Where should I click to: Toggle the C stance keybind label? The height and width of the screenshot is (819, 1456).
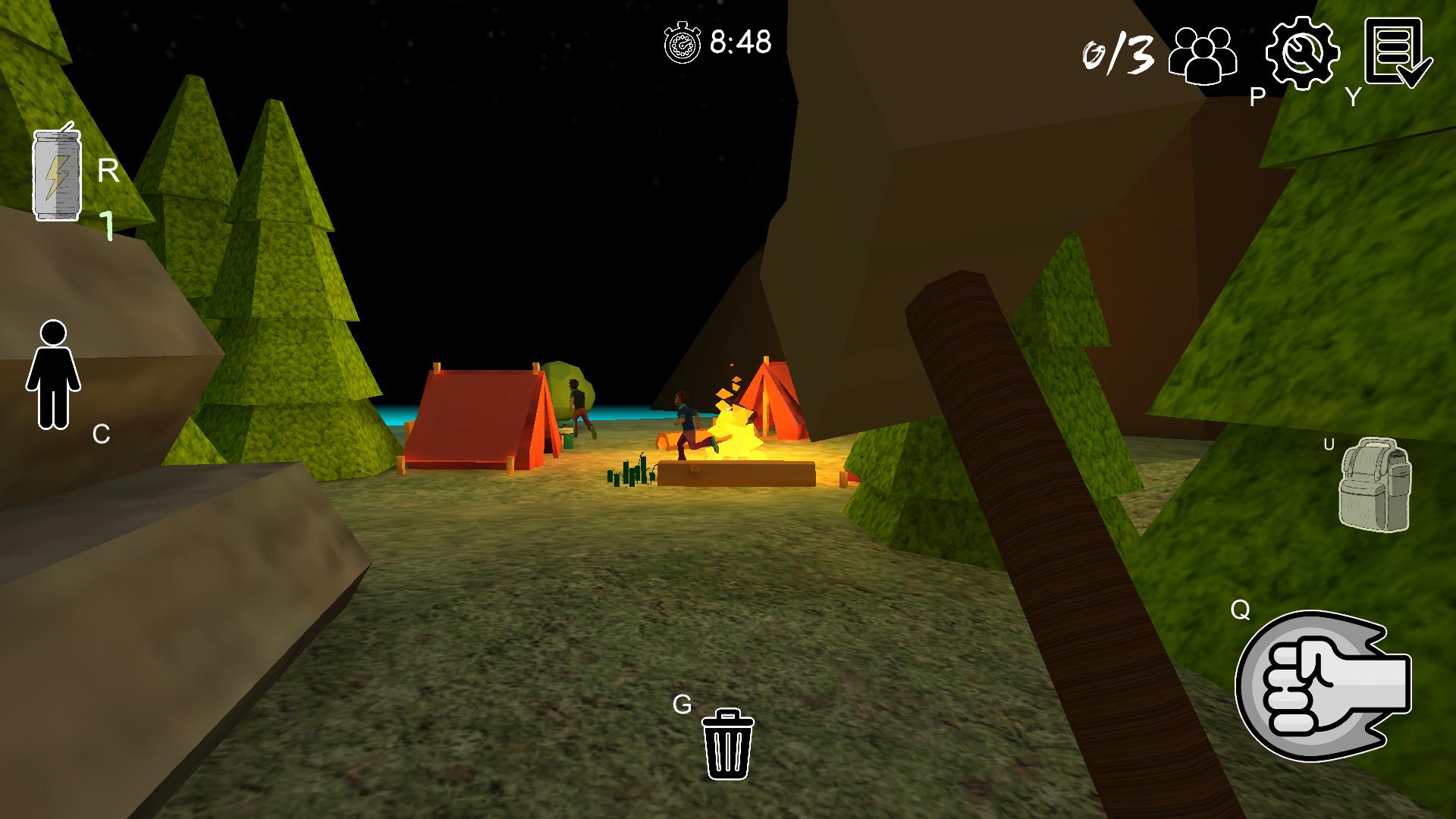pyautogui.click(x=99, y=433)
